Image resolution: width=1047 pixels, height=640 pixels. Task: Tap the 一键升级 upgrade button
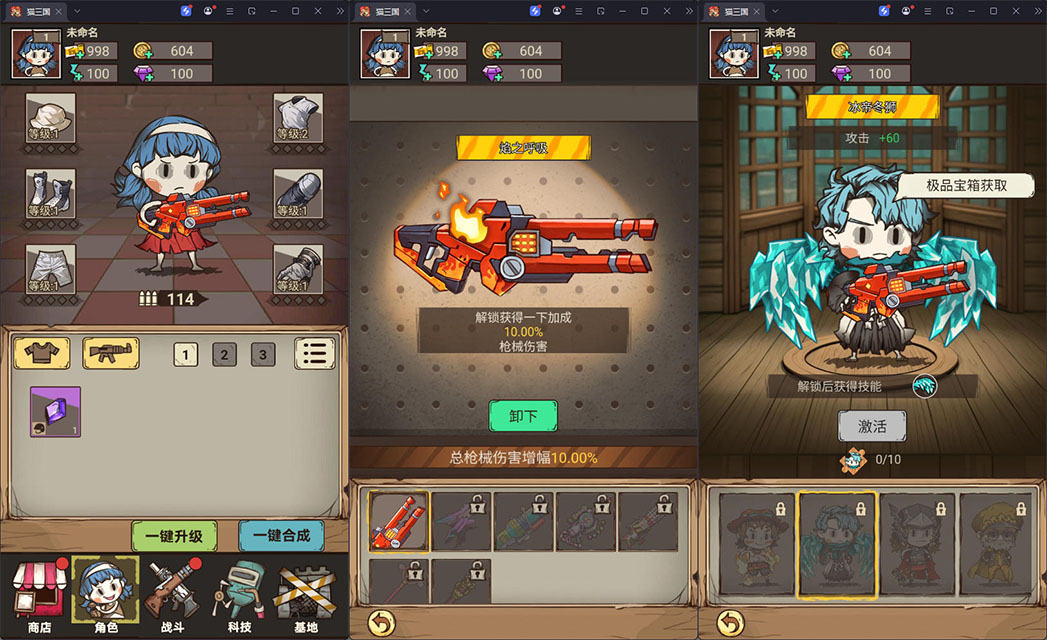[174, 536]
